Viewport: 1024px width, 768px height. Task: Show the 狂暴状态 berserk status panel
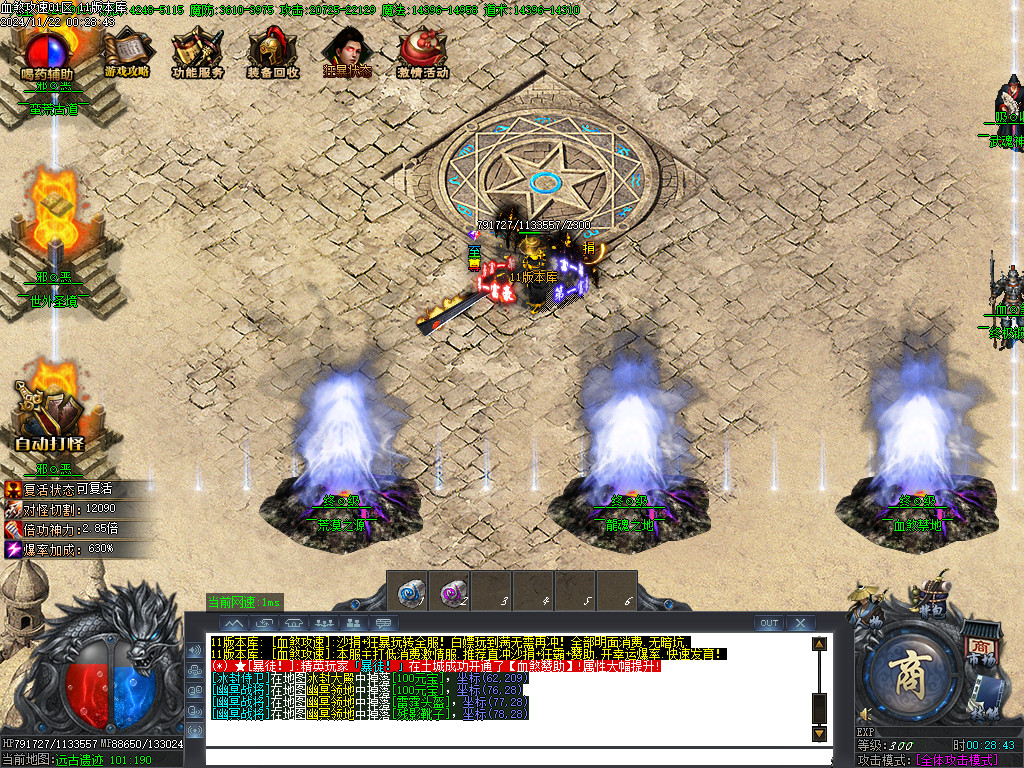(x=346, y=52)
